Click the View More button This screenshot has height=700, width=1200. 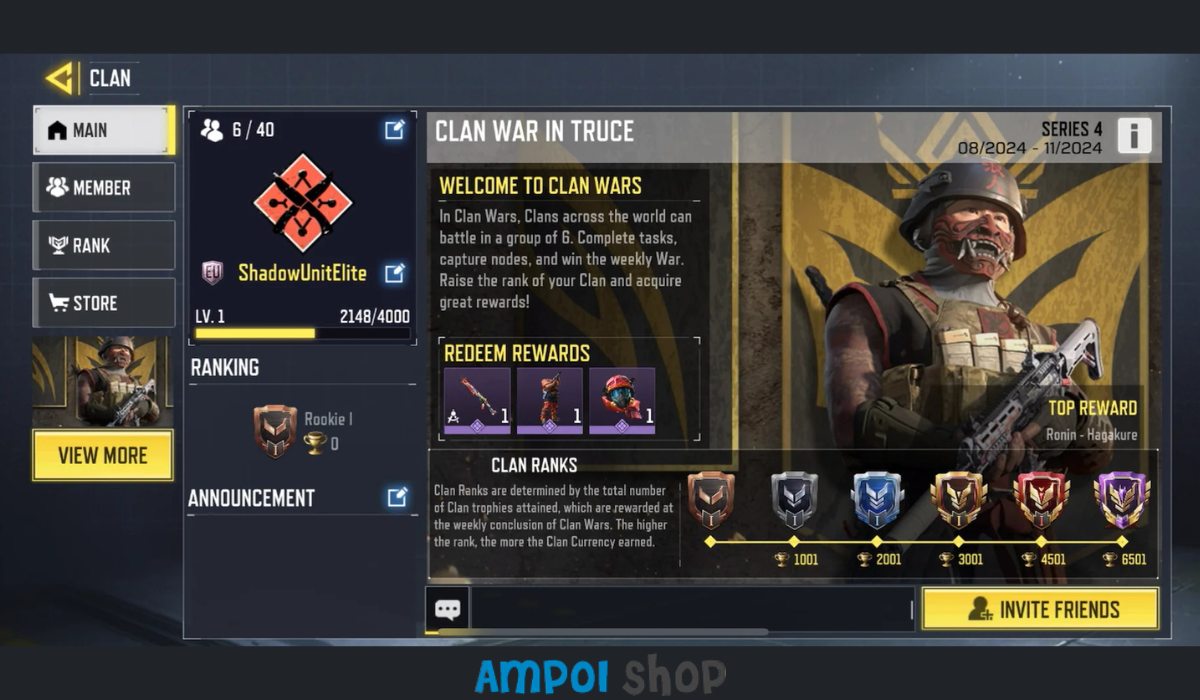103,456
